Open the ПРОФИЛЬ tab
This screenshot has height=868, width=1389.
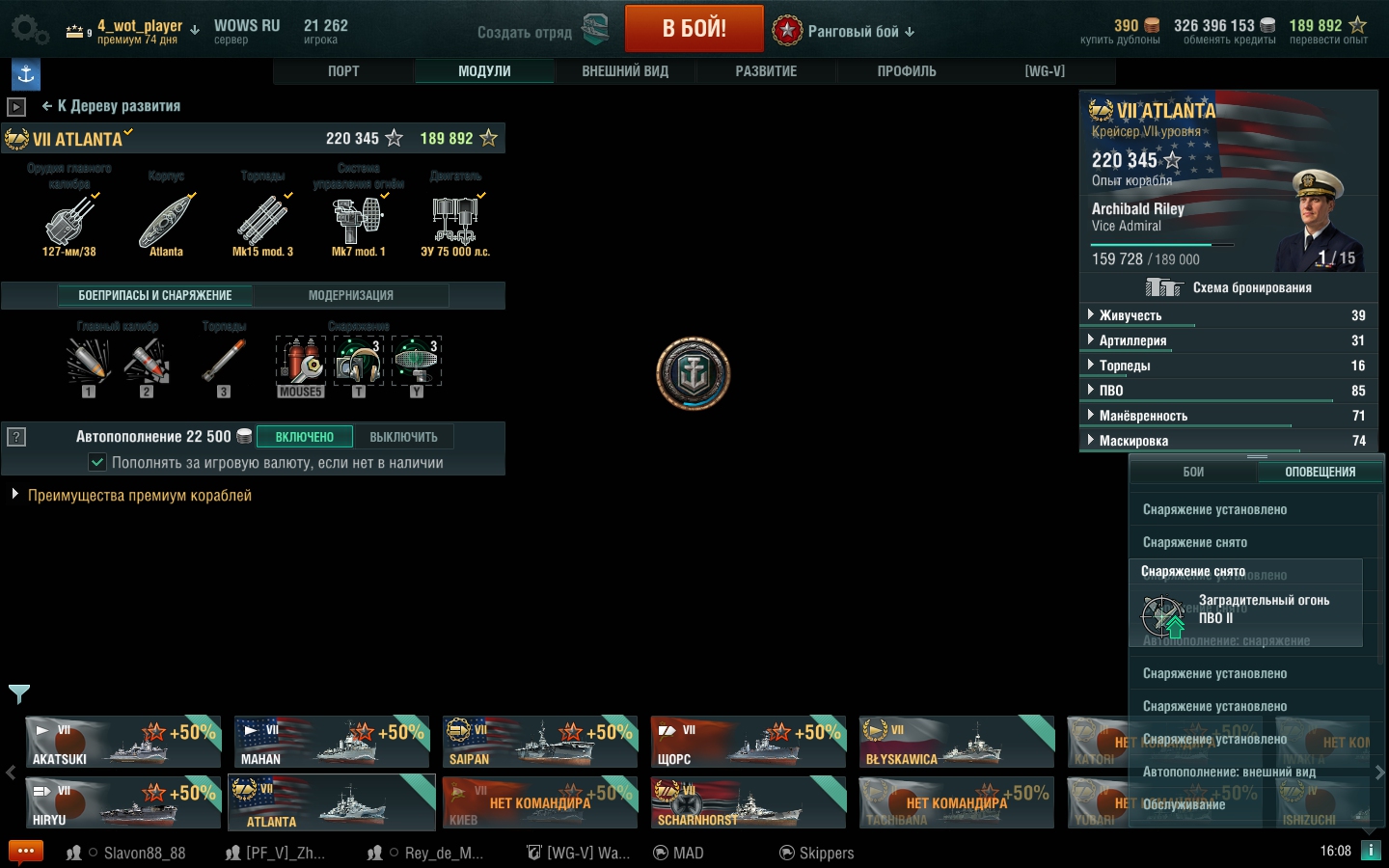click(x=907, y=71)
